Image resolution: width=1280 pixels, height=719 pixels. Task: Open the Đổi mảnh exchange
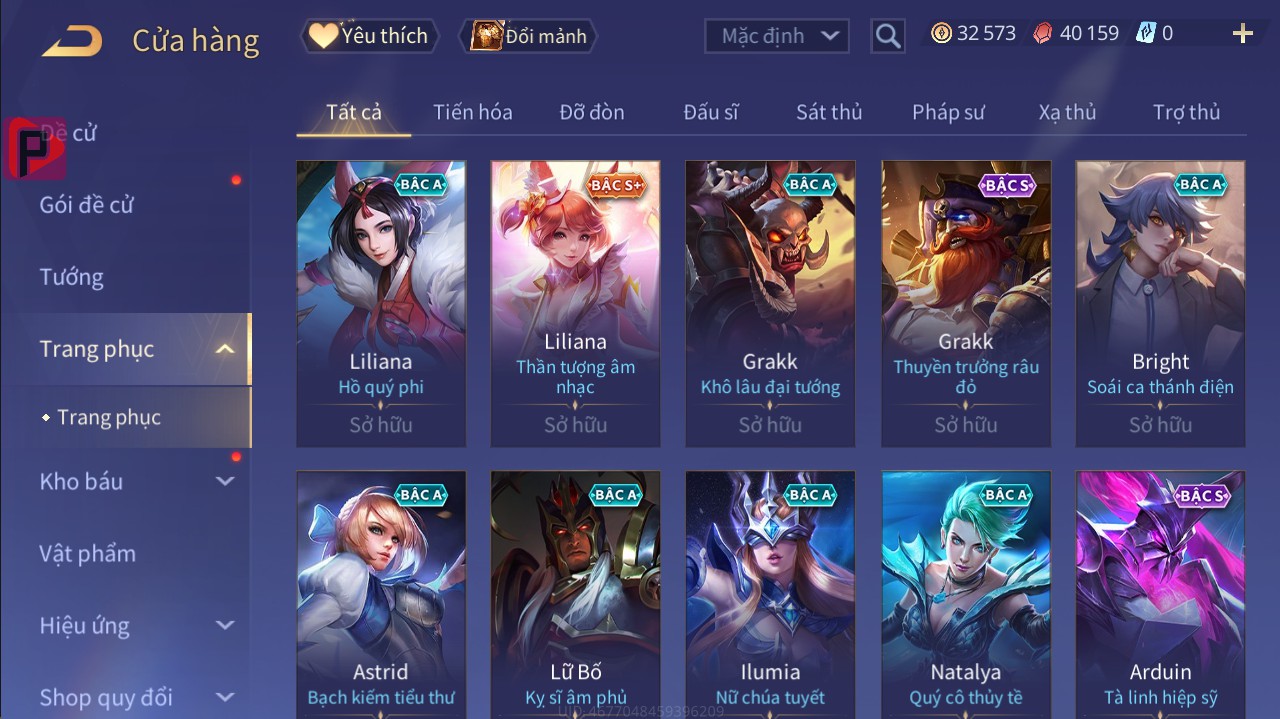tap(529, 36)
